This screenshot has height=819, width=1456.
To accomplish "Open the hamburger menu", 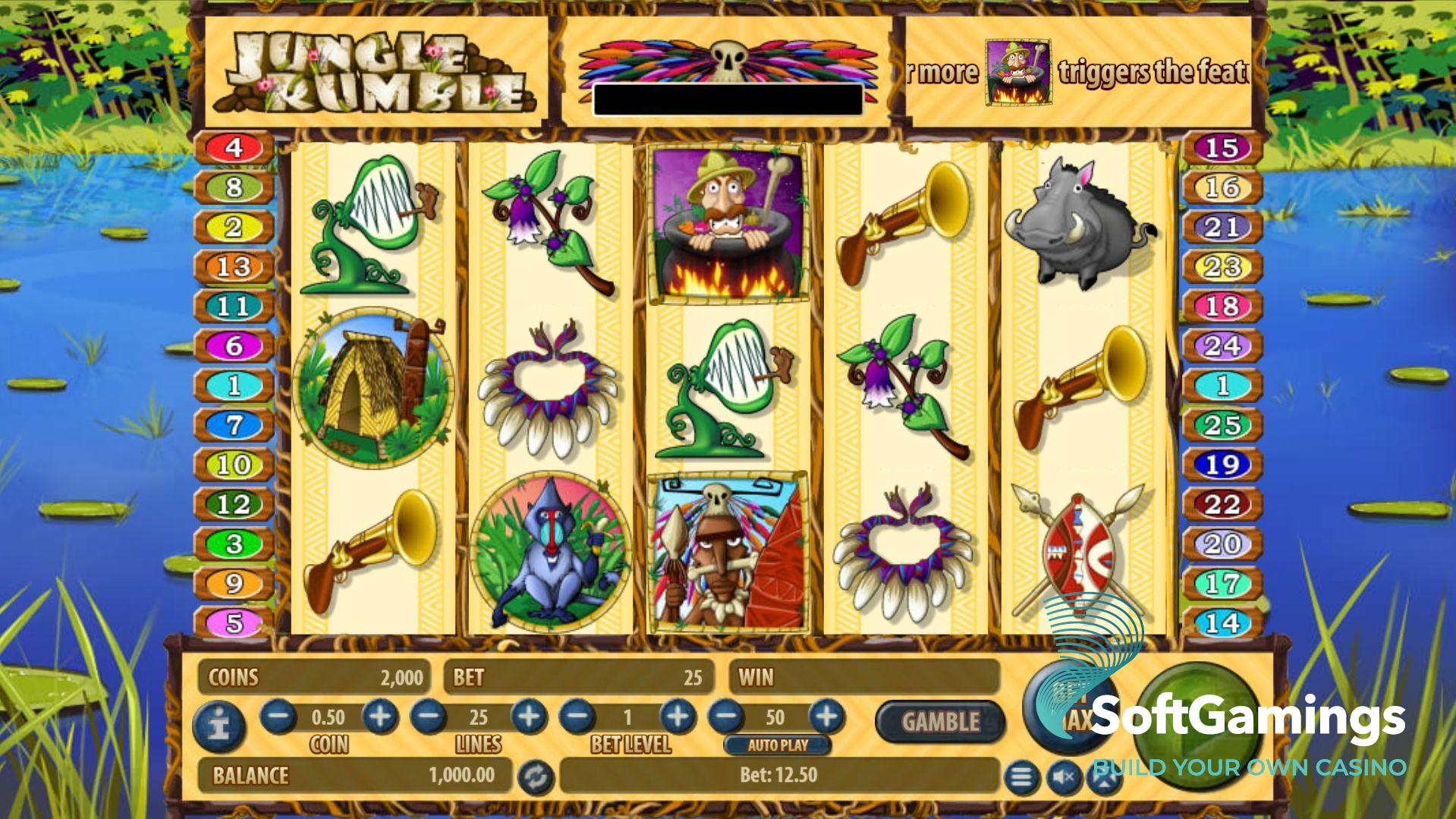I will [1021, 777].
